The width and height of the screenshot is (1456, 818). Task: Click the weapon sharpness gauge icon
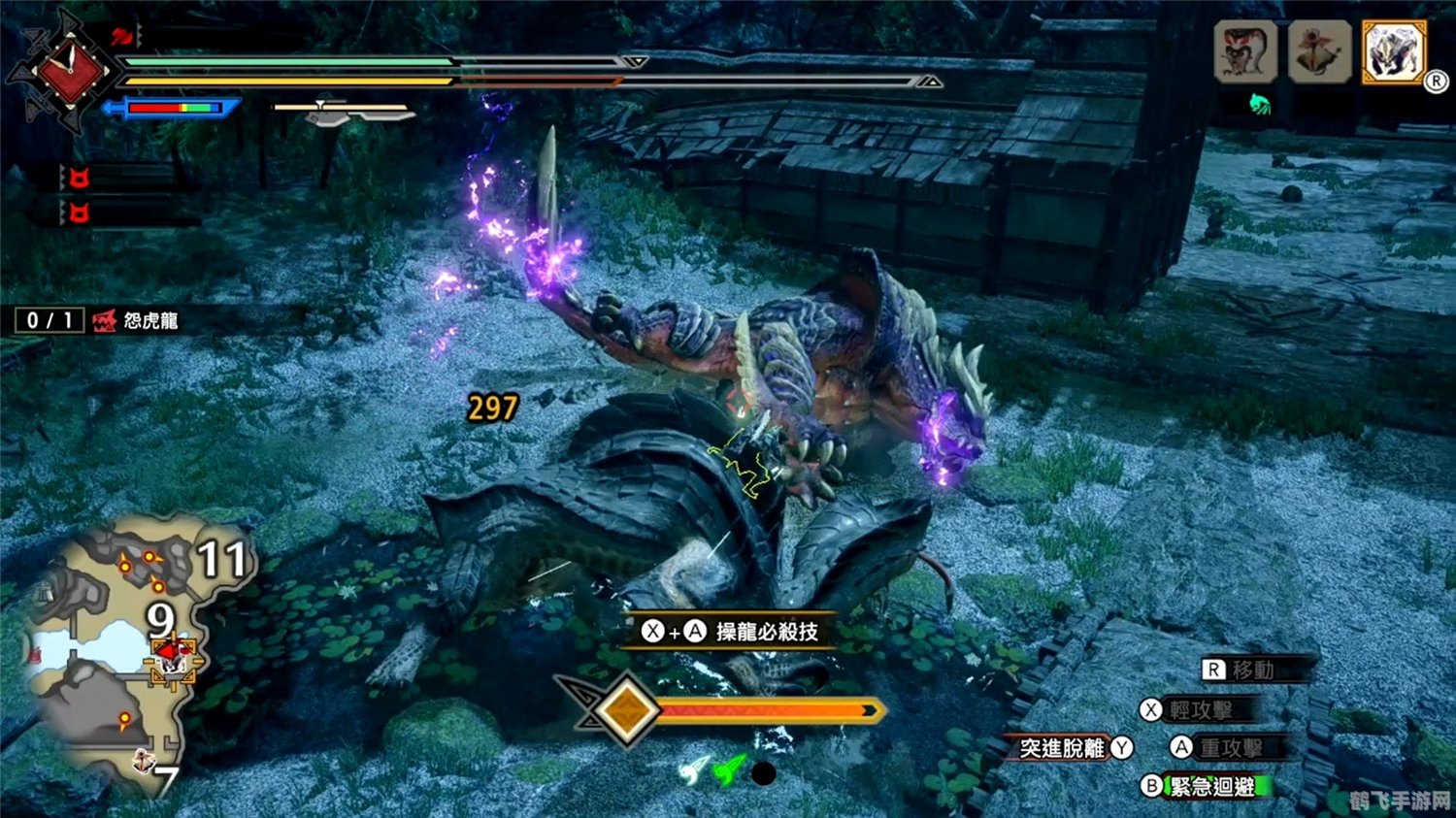[345, 113]
